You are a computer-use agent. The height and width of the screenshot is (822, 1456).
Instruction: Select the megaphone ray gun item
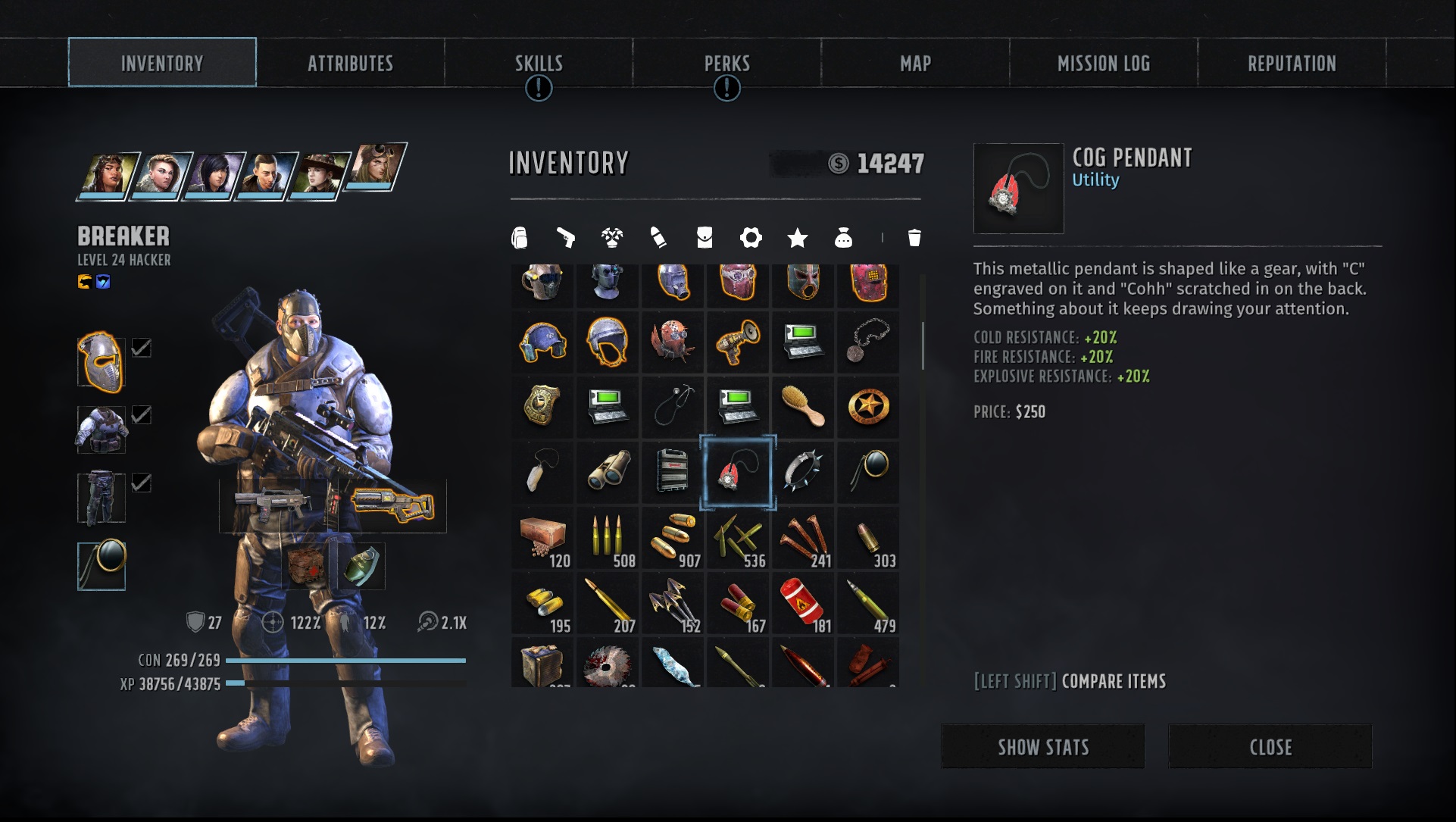point(738,341)
